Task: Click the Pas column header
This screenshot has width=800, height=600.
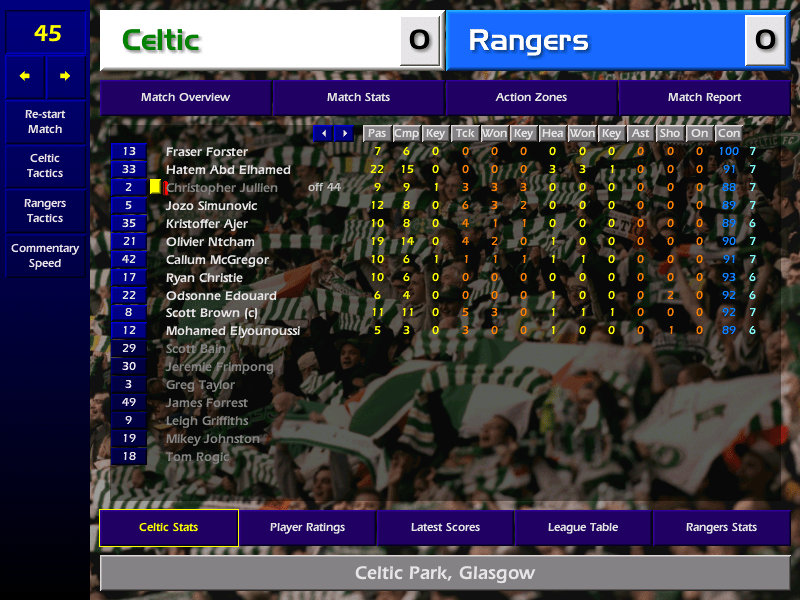Action: (377, 133)
